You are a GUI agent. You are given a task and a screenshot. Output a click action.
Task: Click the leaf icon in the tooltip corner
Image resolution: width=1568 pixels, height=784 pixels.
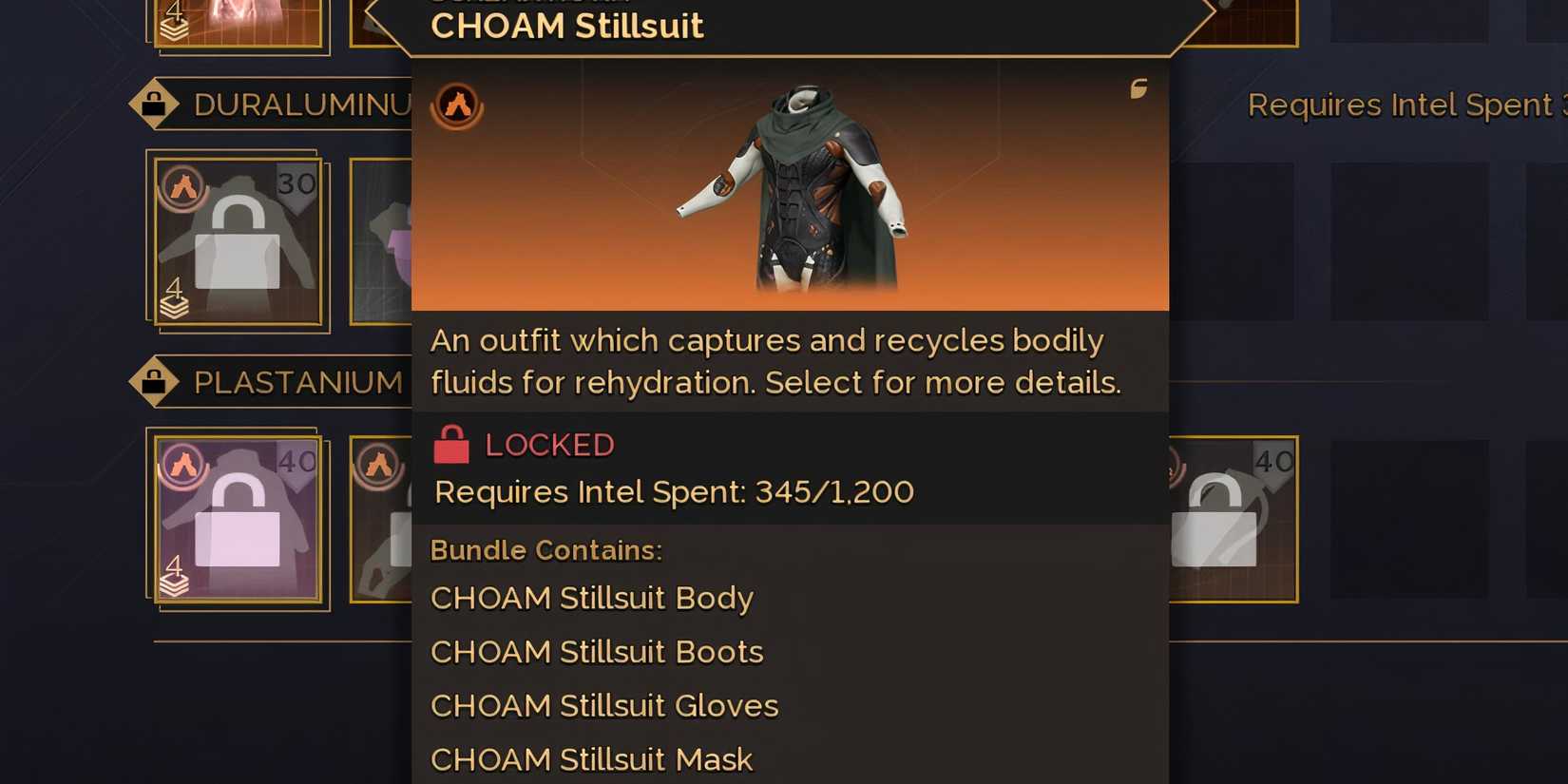(x=1138, y=88)
